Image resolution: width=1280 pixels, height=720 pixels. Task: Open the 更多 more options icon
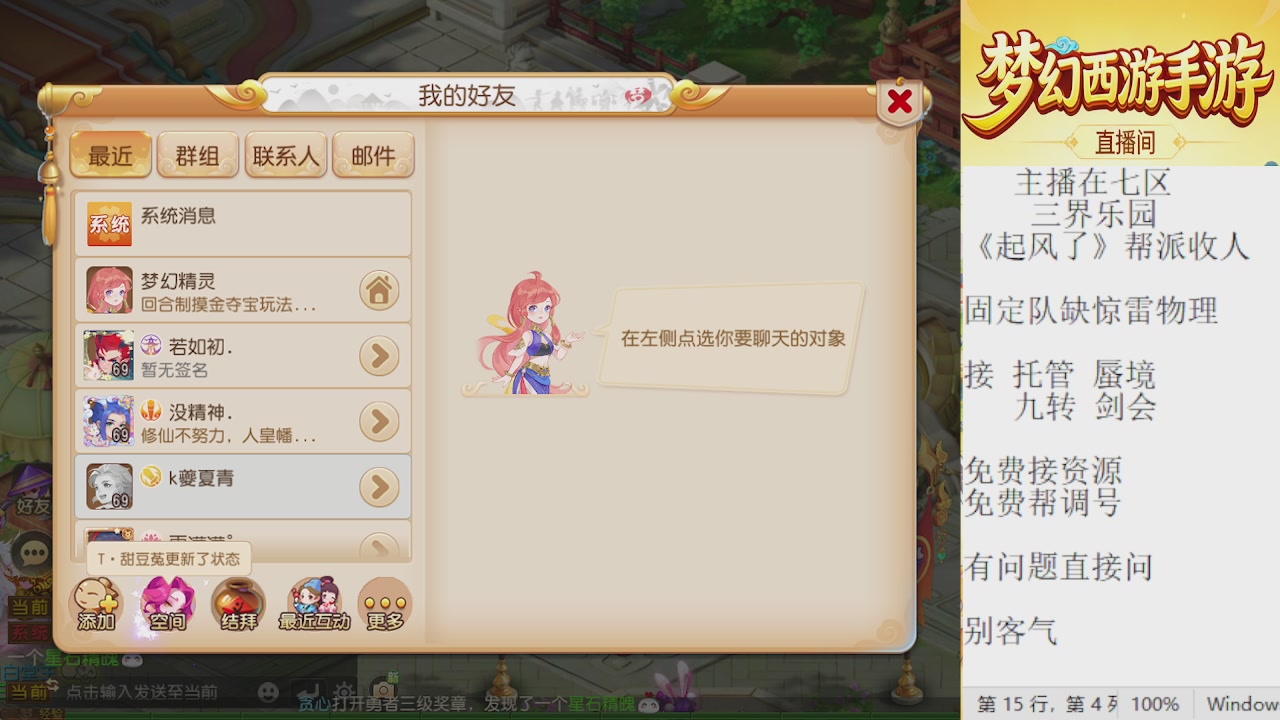click(x=384, y=605)
